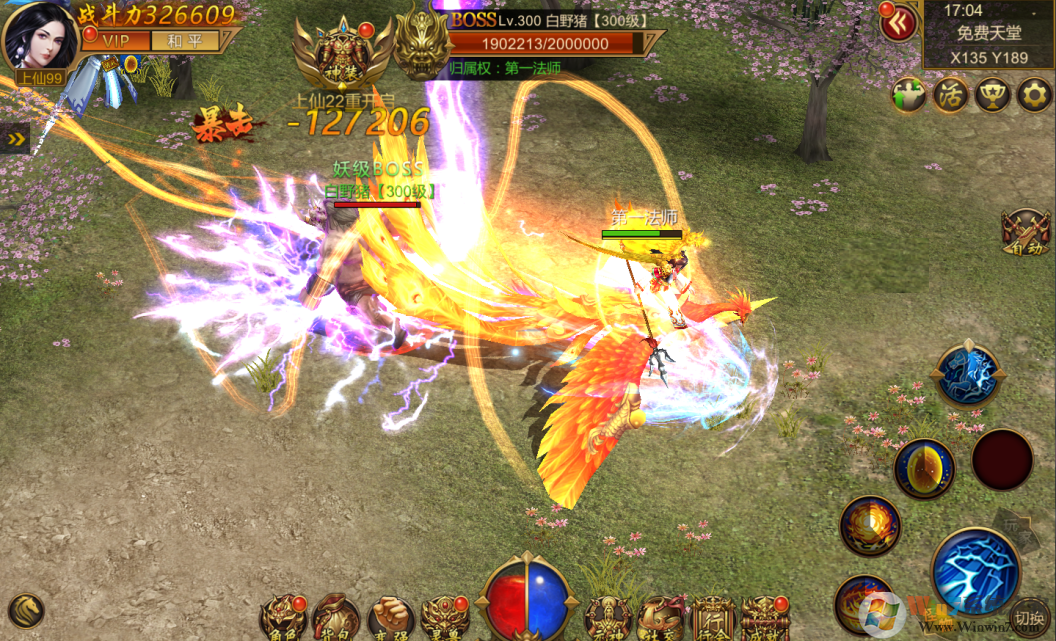Image resolution: width=1056 pixels, height=641 pixels.
Task: Open the 角色 character menu
Action: click(x=284, y=617)
